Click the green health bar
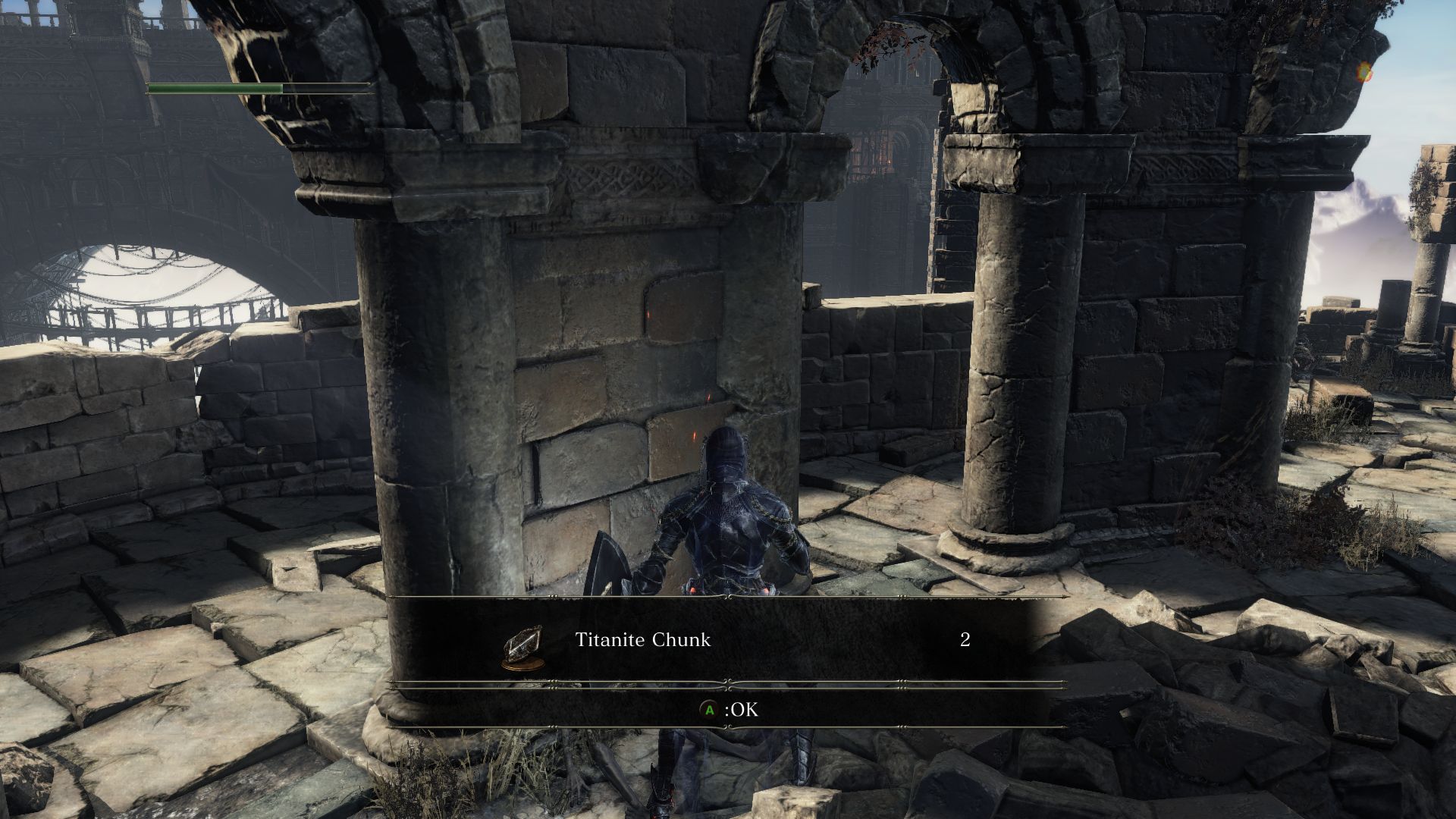This screenshot has width=1456, height=819. pyautogui.click(x=215, y=88)
